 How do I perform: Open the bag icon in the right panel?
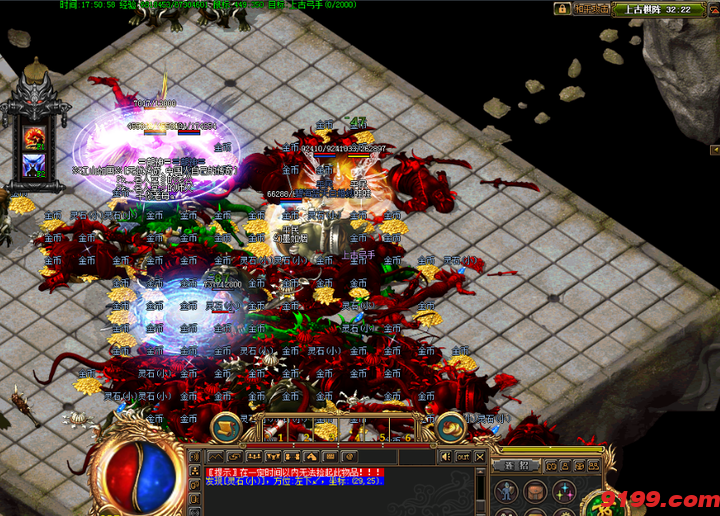537,491
